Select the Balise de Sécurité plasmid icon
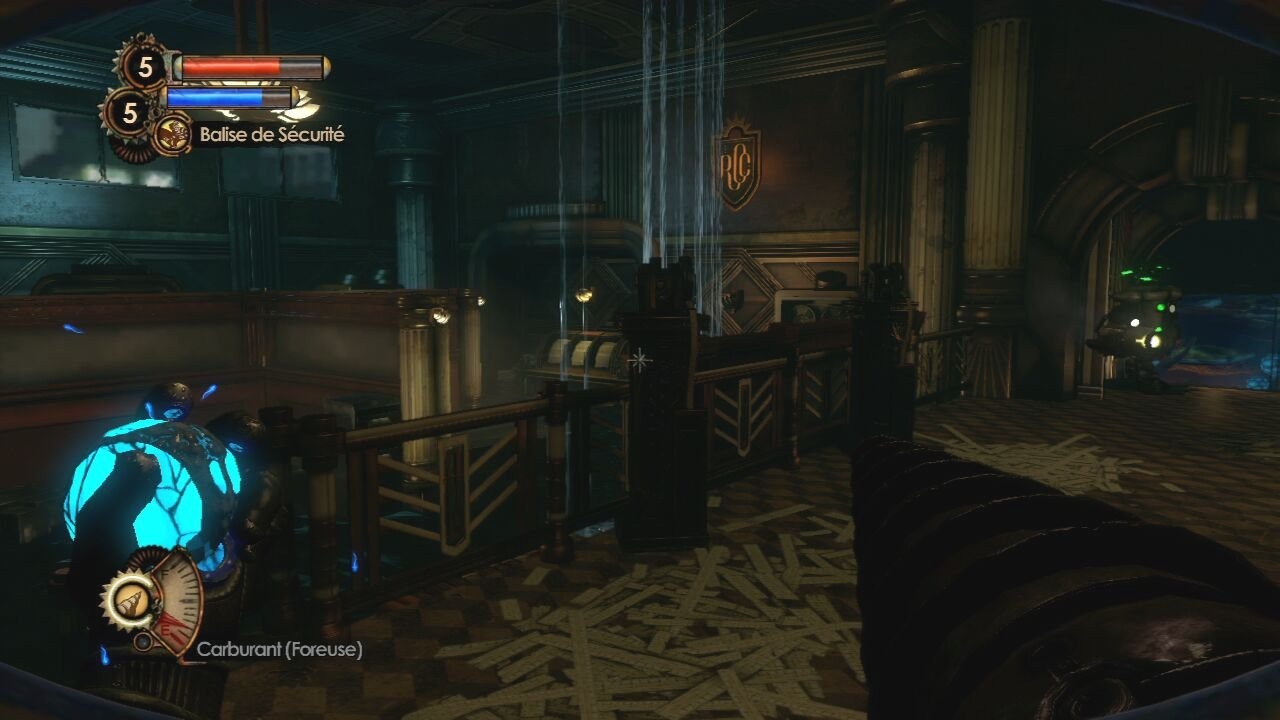The height and width of the screenshot is (720, 1280). tap(171, 134)
